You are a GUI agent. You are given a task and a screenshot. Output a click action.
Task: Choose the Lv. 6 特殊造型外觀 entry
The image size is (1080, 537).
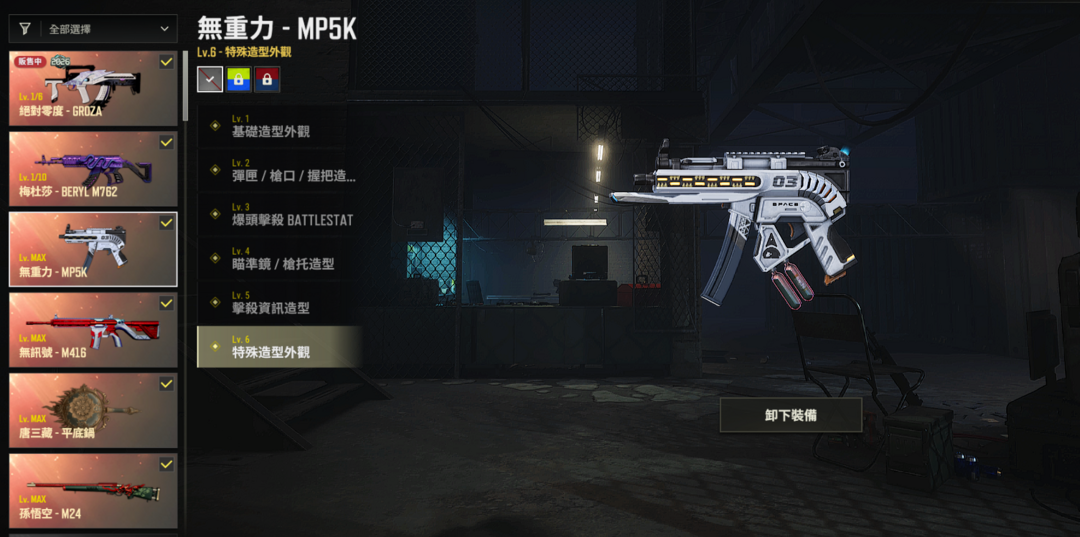coord(279,347)
